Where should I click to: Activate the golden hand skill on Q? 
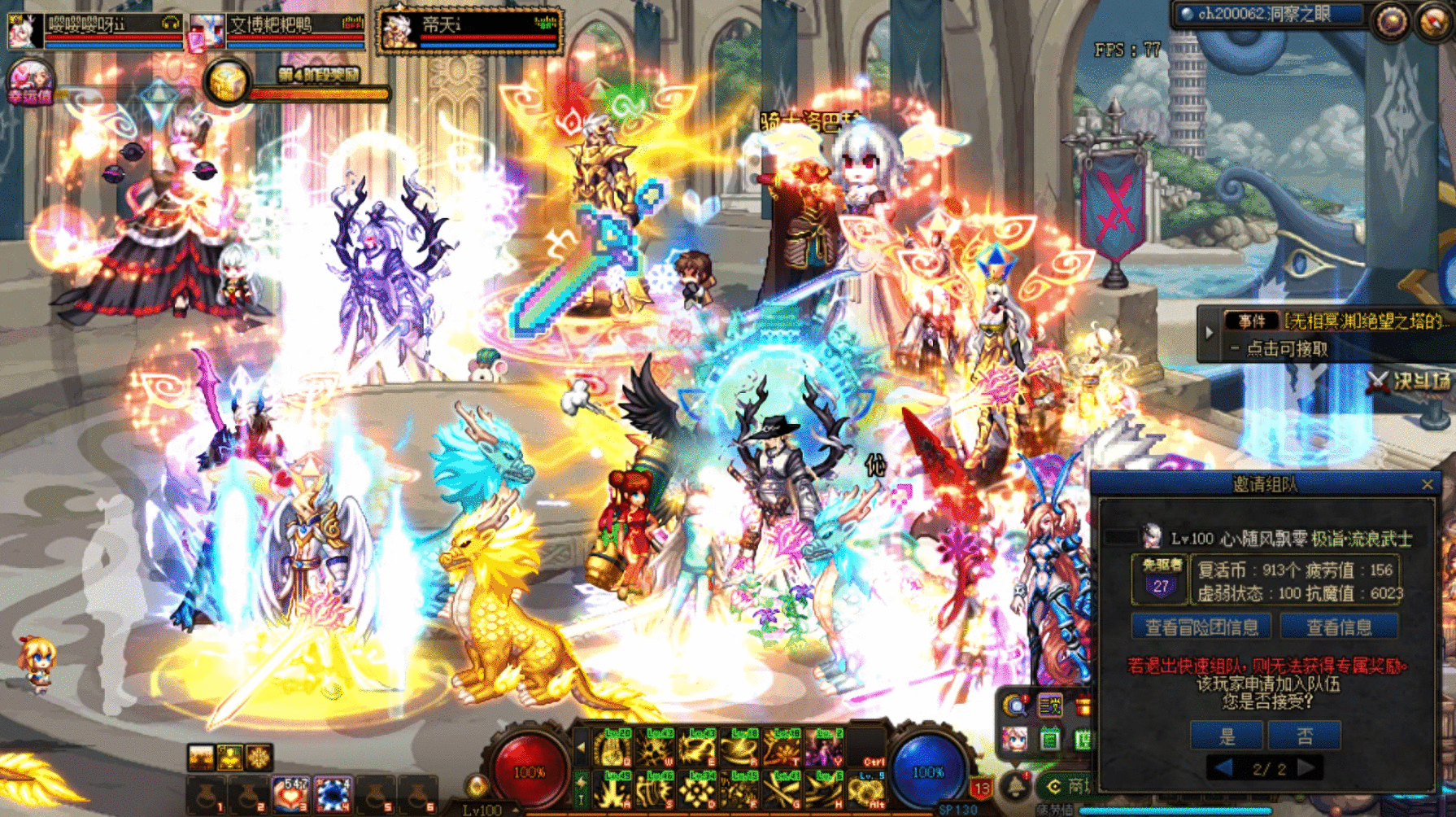click(613, 749)
